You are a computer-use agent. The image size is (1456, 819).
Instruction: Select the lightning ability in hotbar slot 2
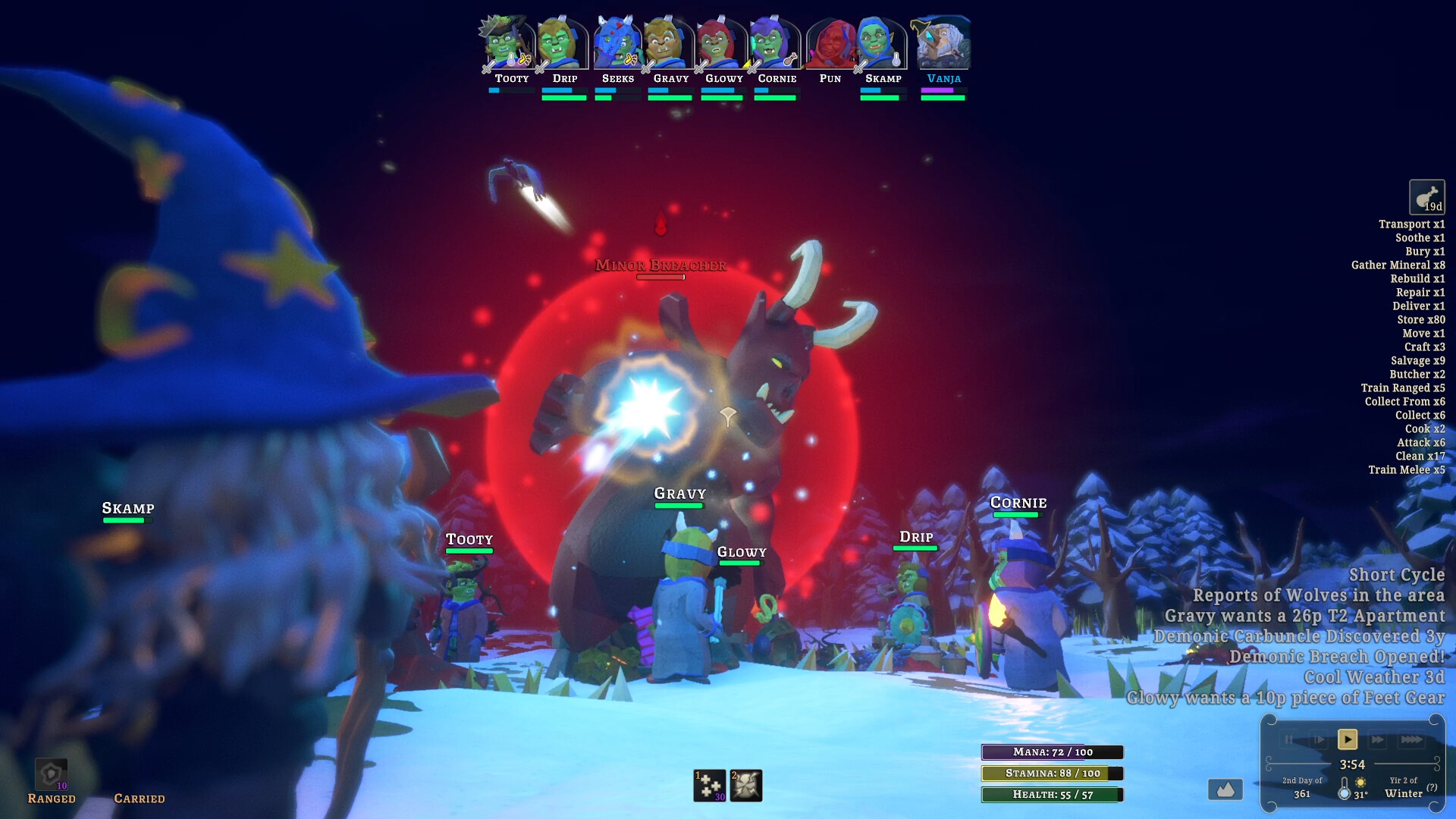coord(745,785)
